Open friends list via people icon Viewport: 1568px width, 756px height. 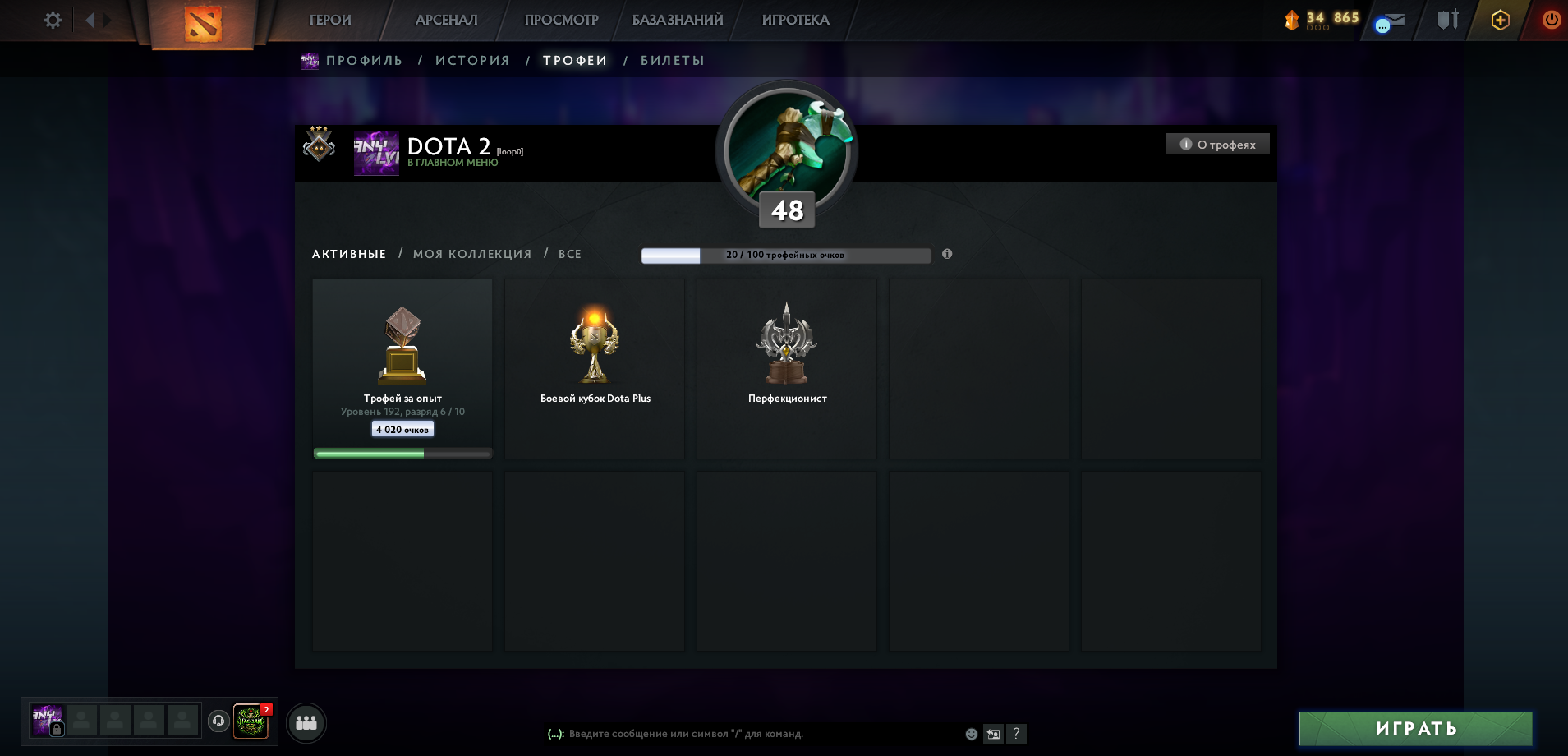(x=306, y=723)
